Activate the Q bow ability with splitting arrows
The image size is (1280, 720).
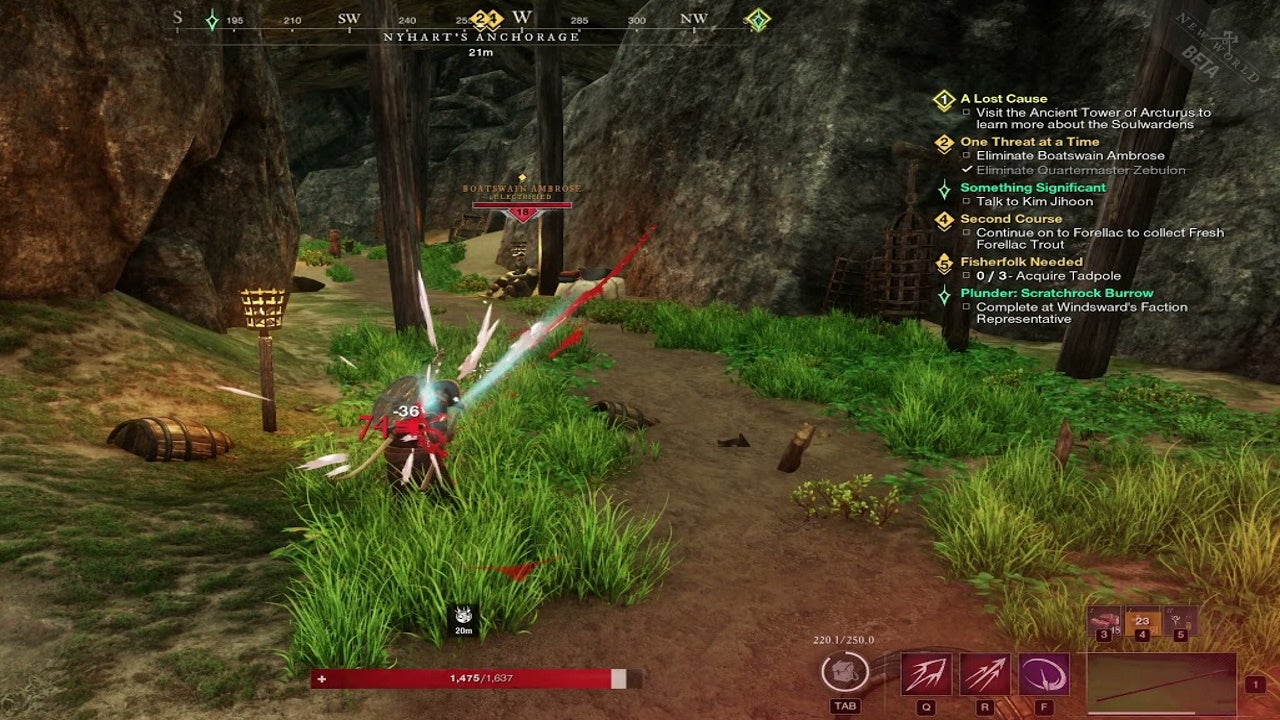point(926,674)
